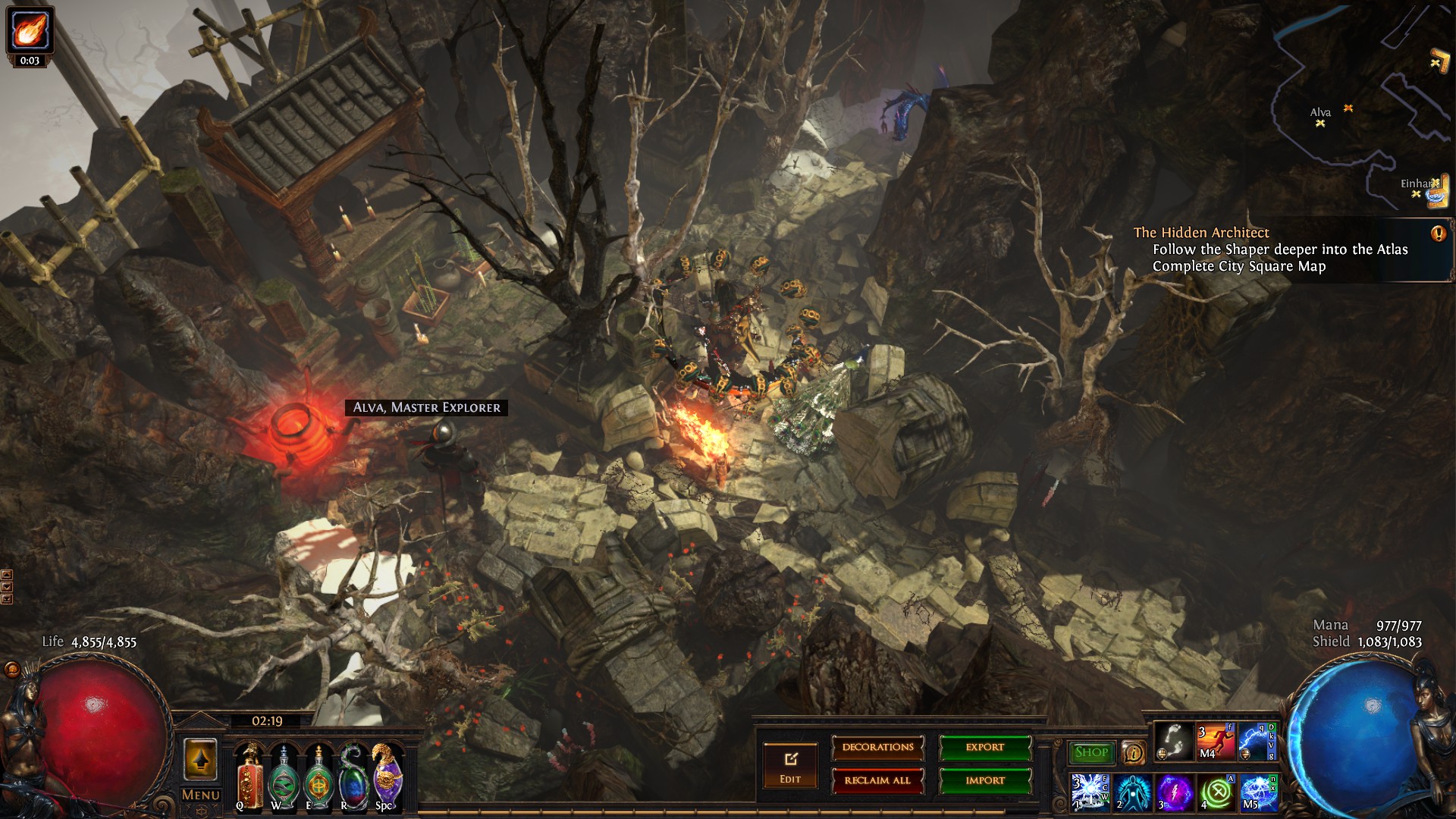Screen dimensions: 1456x819
Task: Activate the glowing blue body aura skill
Action: 1132,792
